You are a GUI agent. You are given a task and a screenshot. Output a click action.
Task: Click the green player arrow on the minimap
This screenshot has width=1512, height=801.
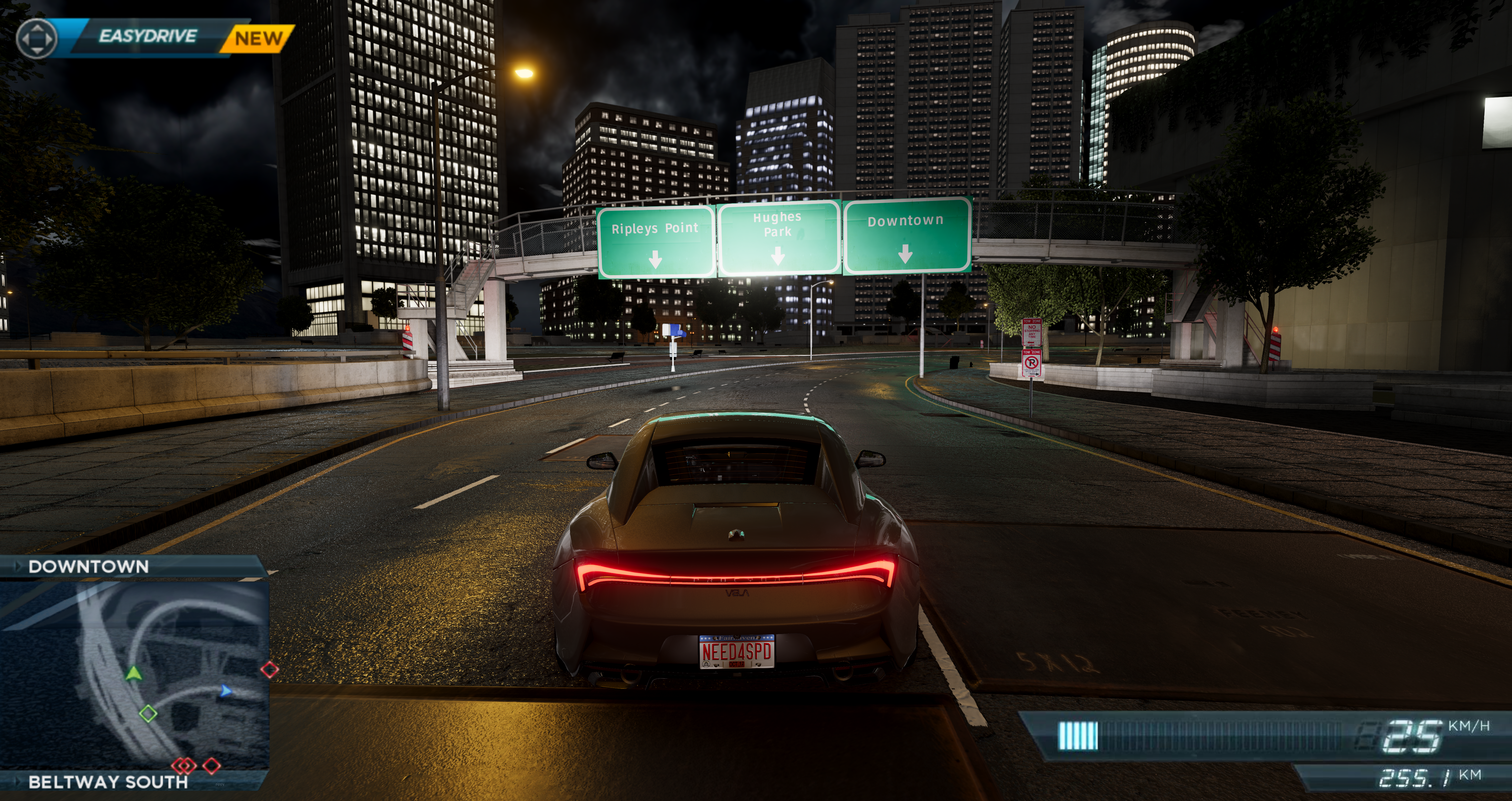click(x=134, y=673)
